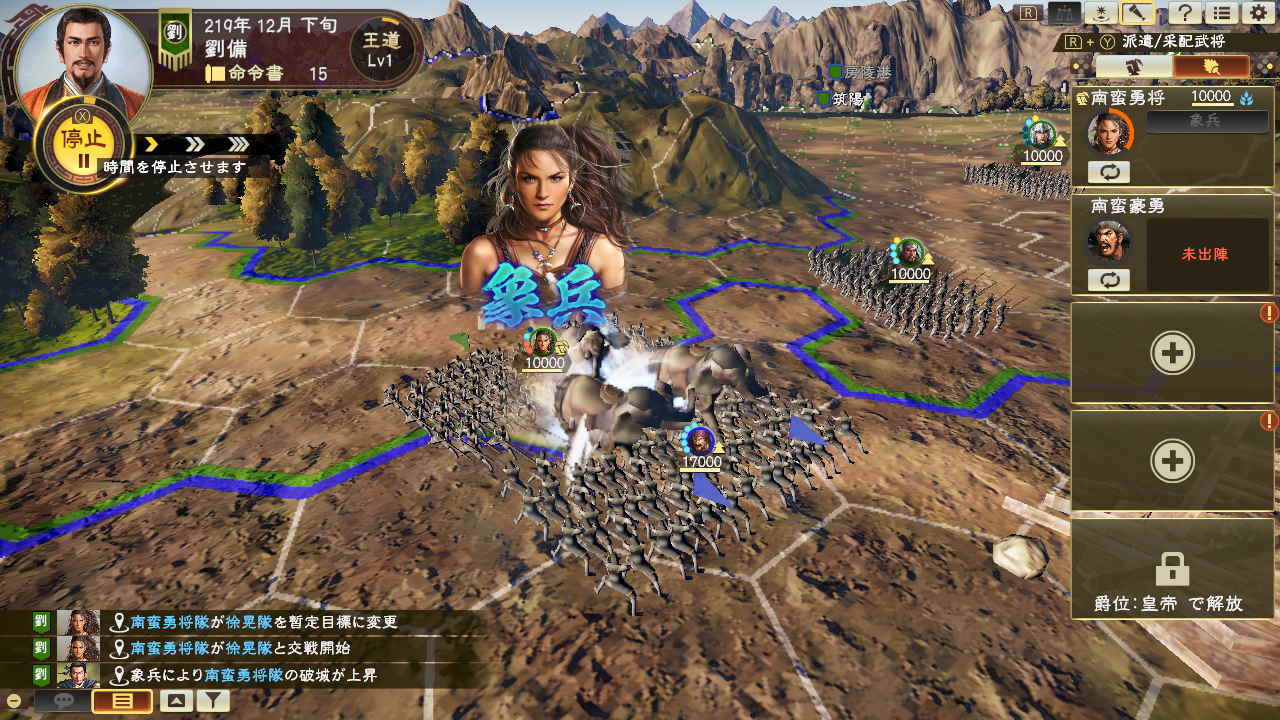
Task: Open the 王道 Lv1 doctrine badge
Action: (x=380, y=46)
